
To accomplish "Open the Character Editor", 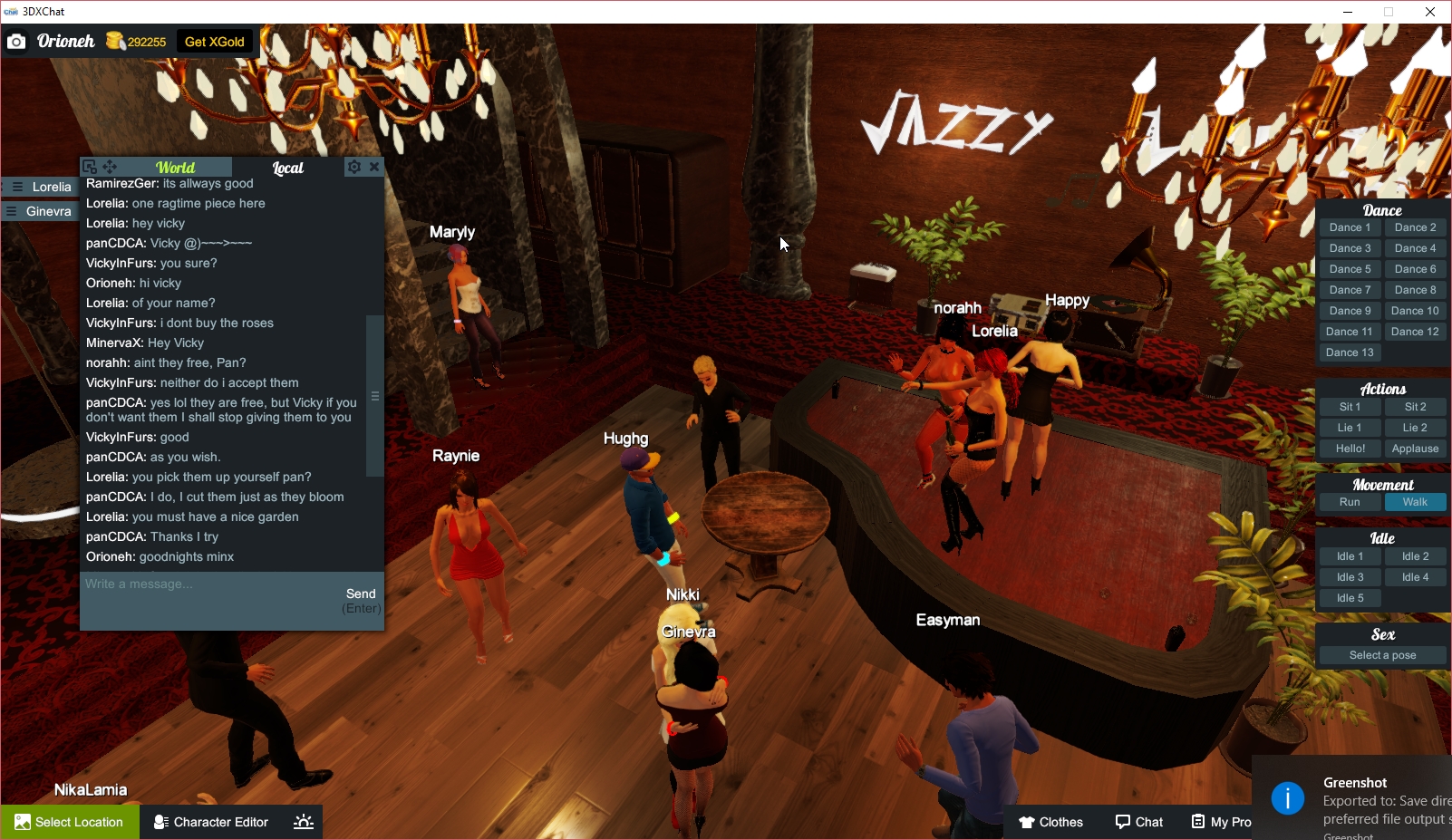I will click(210, 822).
